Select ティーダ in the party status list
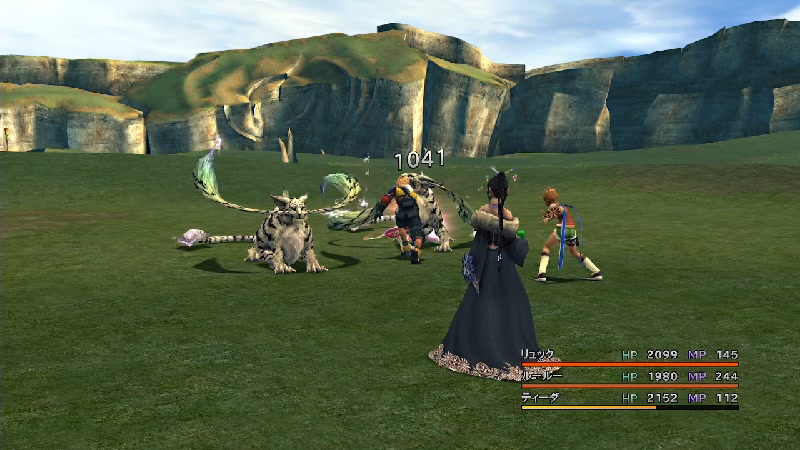The image size is (800, 450). pos(540,397)
